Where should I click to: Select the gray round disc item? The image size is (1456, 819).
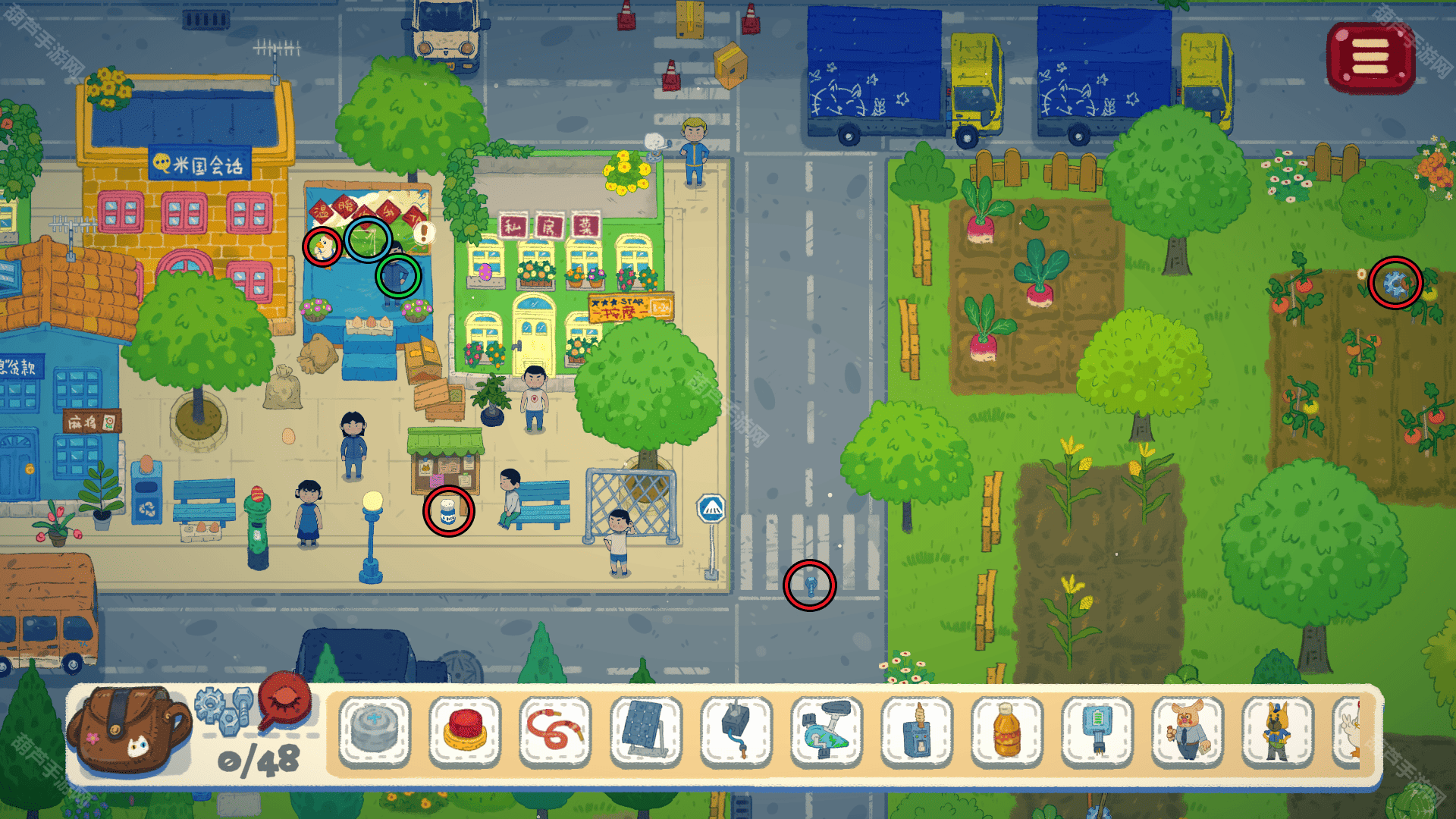tap(375, 731)
